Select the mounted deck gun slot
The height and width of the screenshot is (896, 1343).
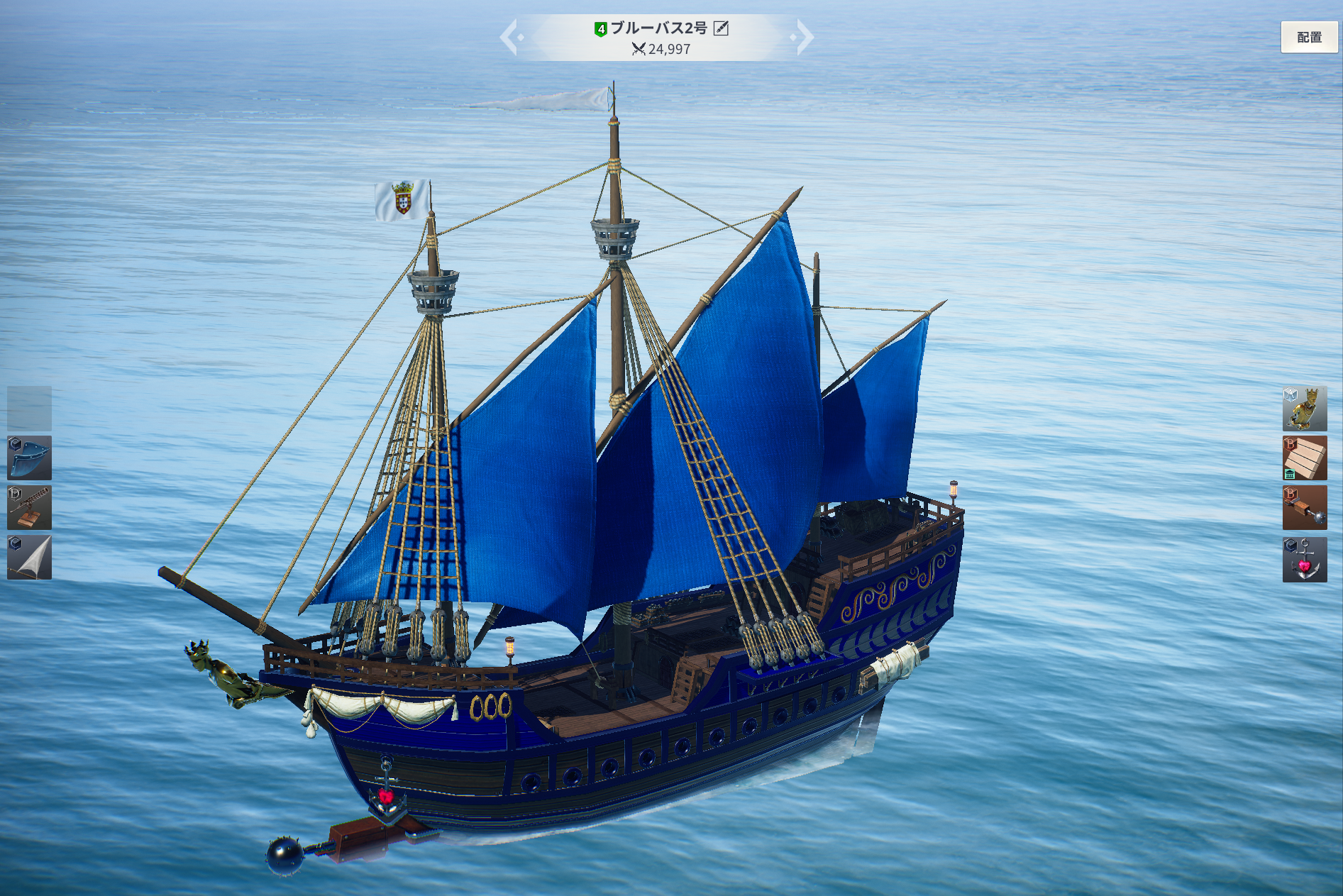pyautogui.click(x=30, y=508)
